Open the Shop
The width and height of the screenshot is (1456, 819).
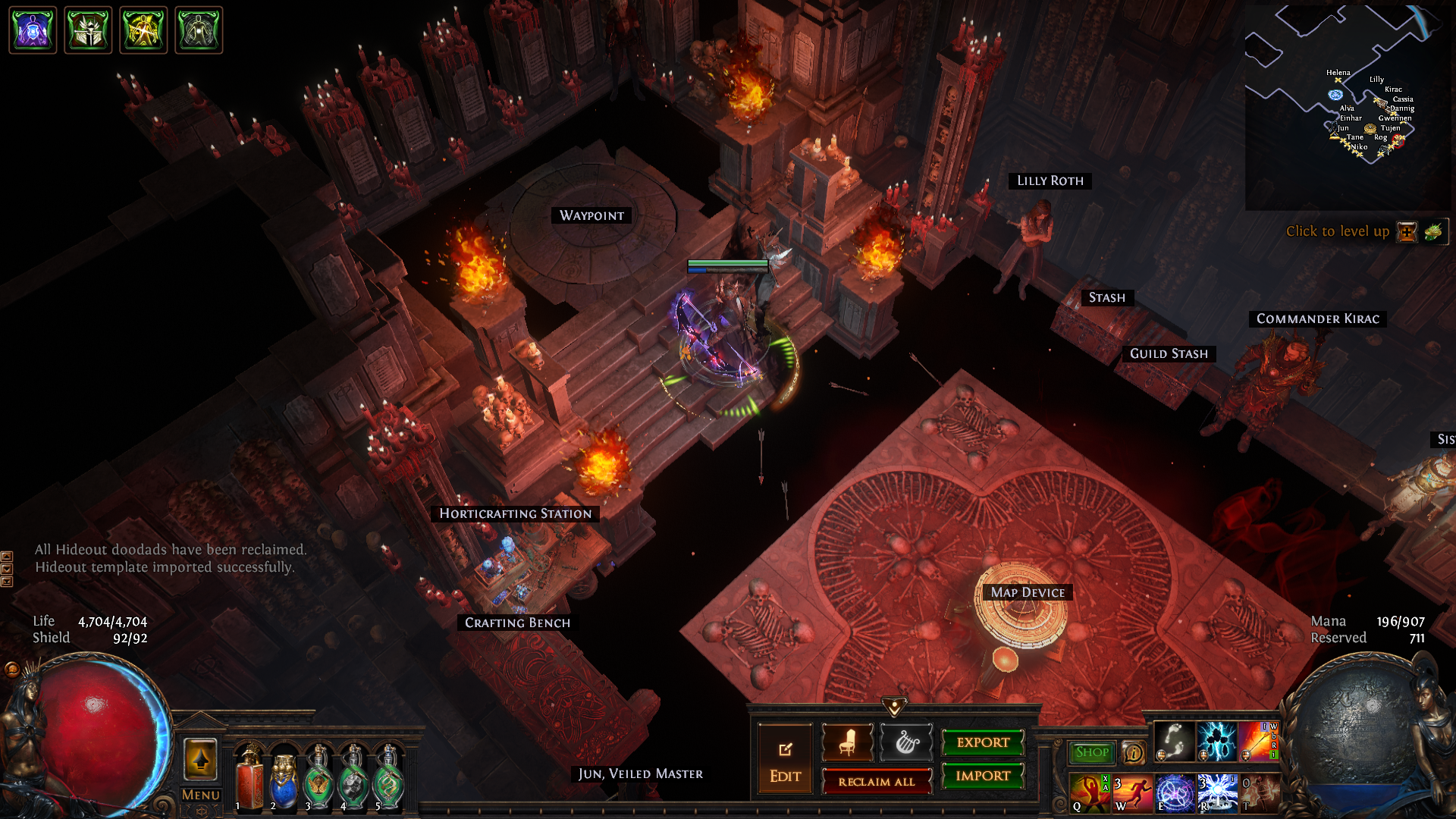[x=1091, y=752]
